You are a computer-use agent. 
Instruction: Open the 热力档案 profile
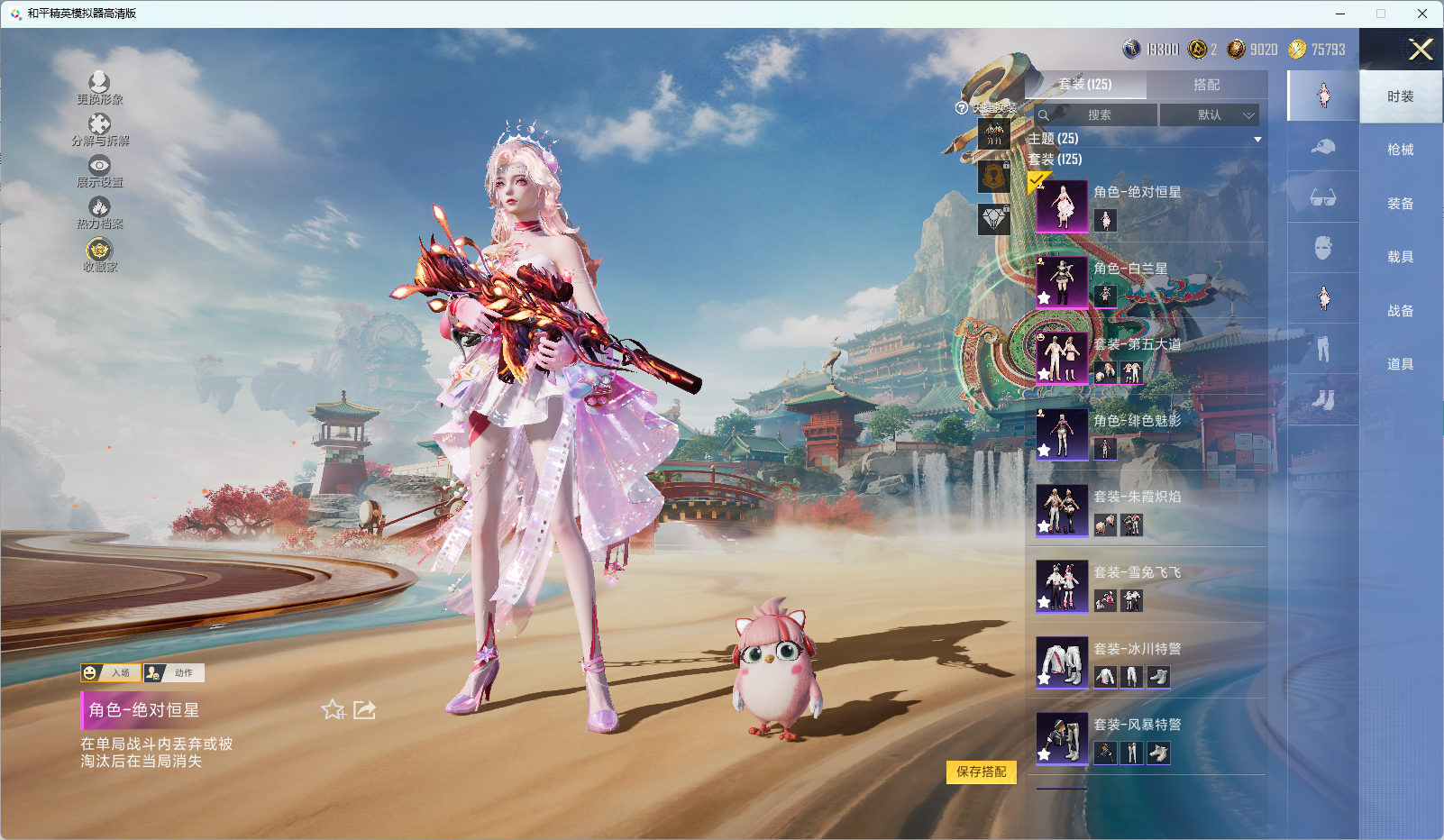(99, 212)
